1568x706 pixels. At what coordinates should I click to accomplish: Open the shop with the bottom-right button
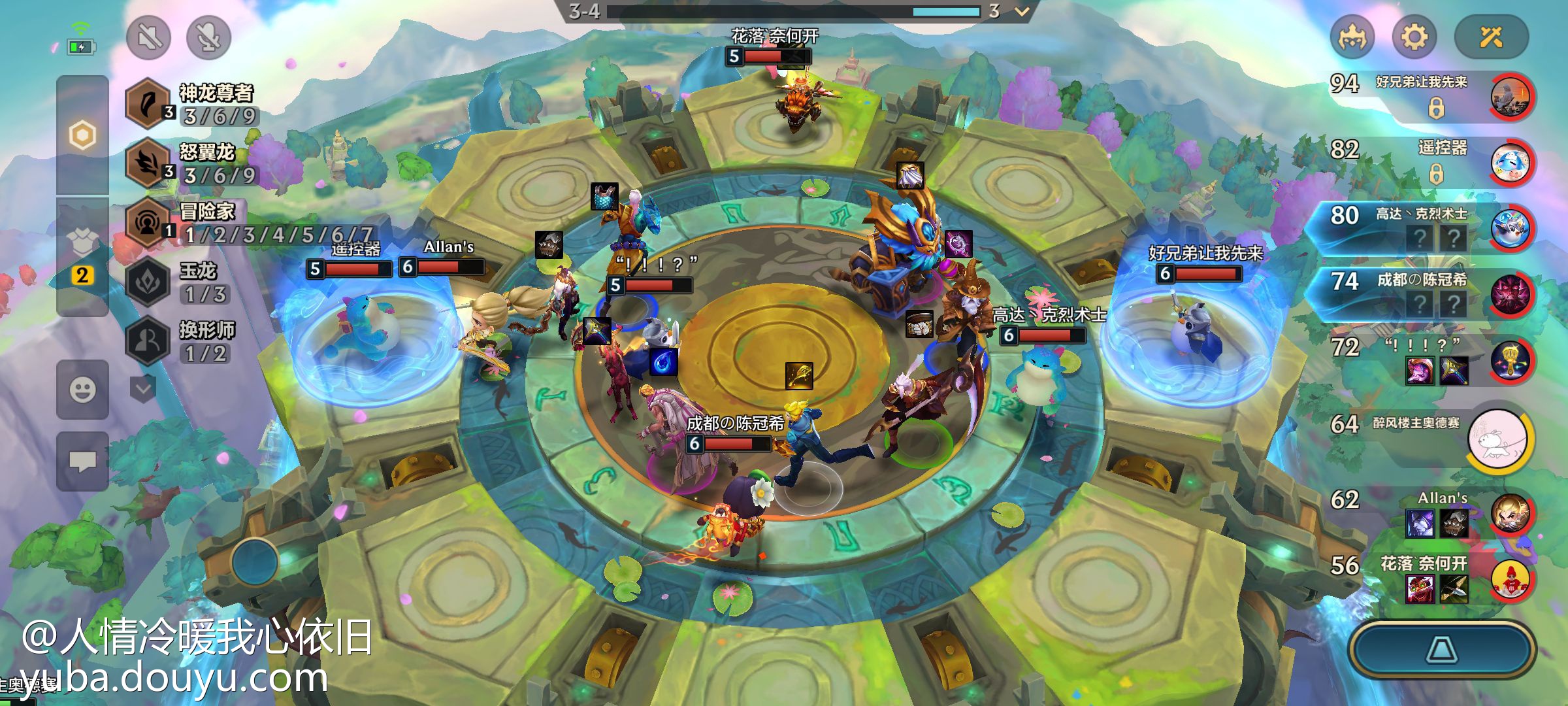1442,650
